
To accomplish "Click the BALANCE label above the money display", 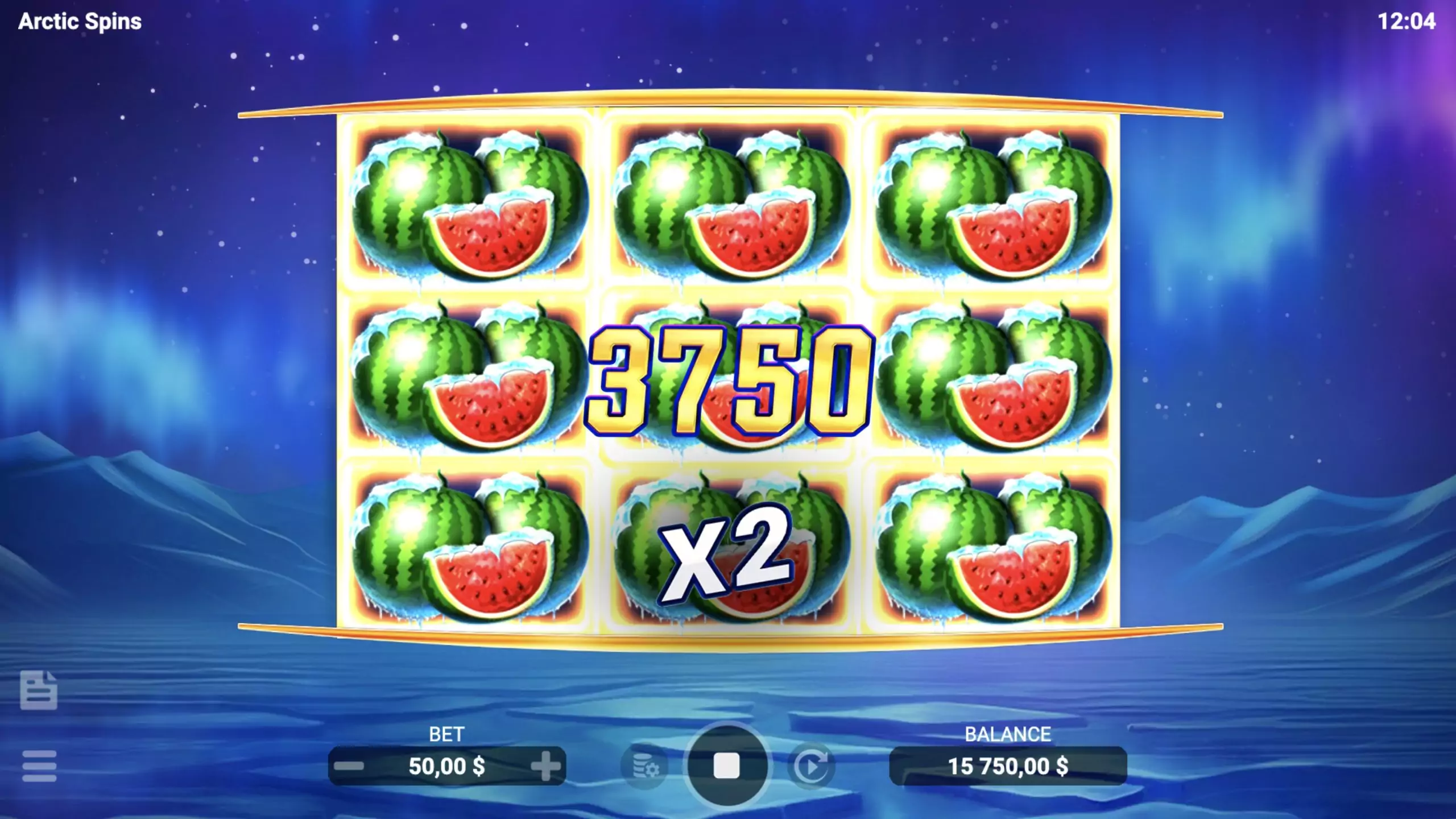I will pyautogui.click(x=1008, y=734).
